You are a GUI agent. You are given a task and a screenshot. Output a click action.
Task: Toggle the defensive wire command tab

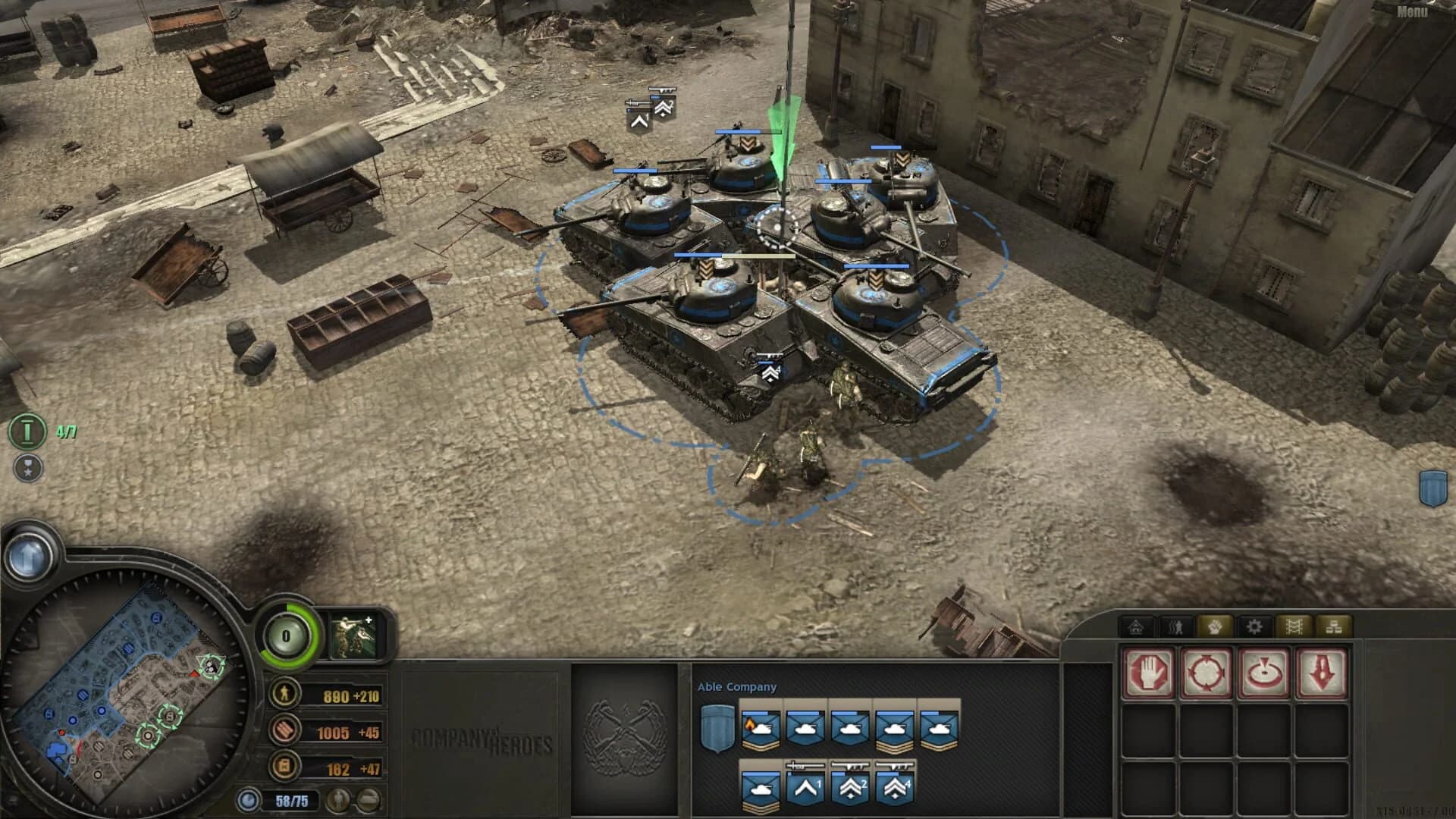point(1294,626)
